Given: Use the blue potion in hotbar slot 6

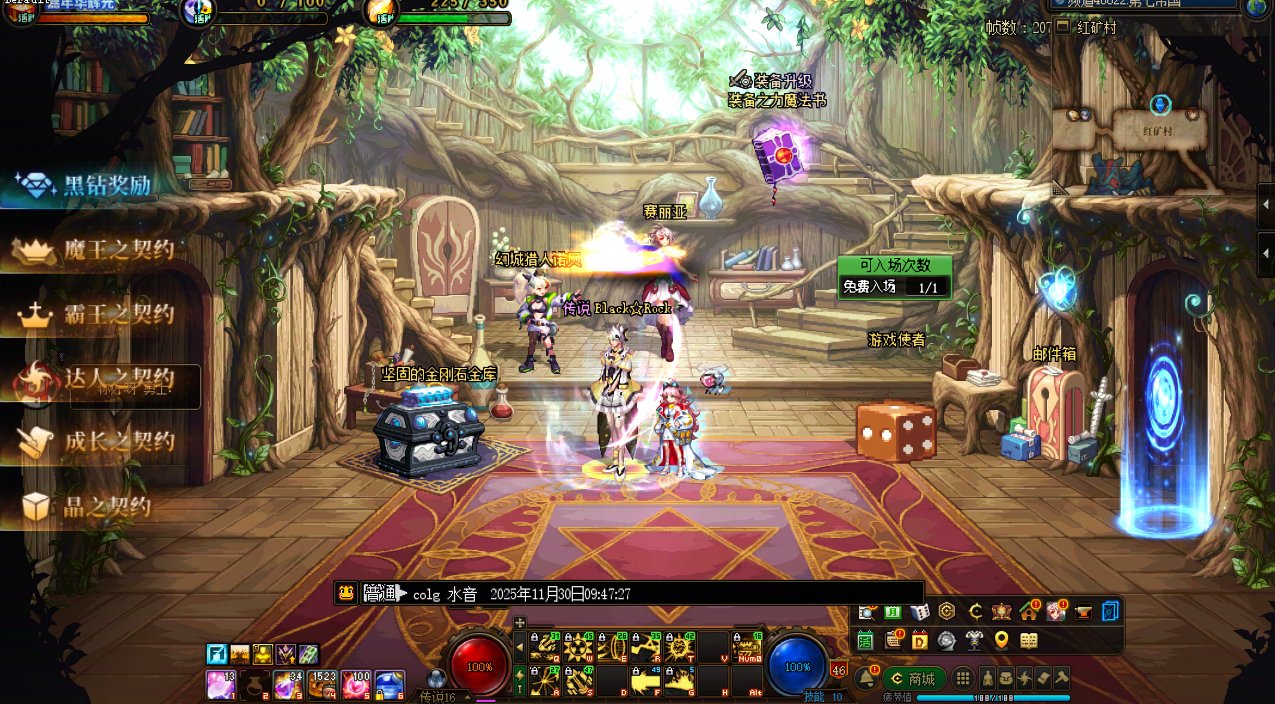Looking at the screenshot, I should click(x=390, y=684).
